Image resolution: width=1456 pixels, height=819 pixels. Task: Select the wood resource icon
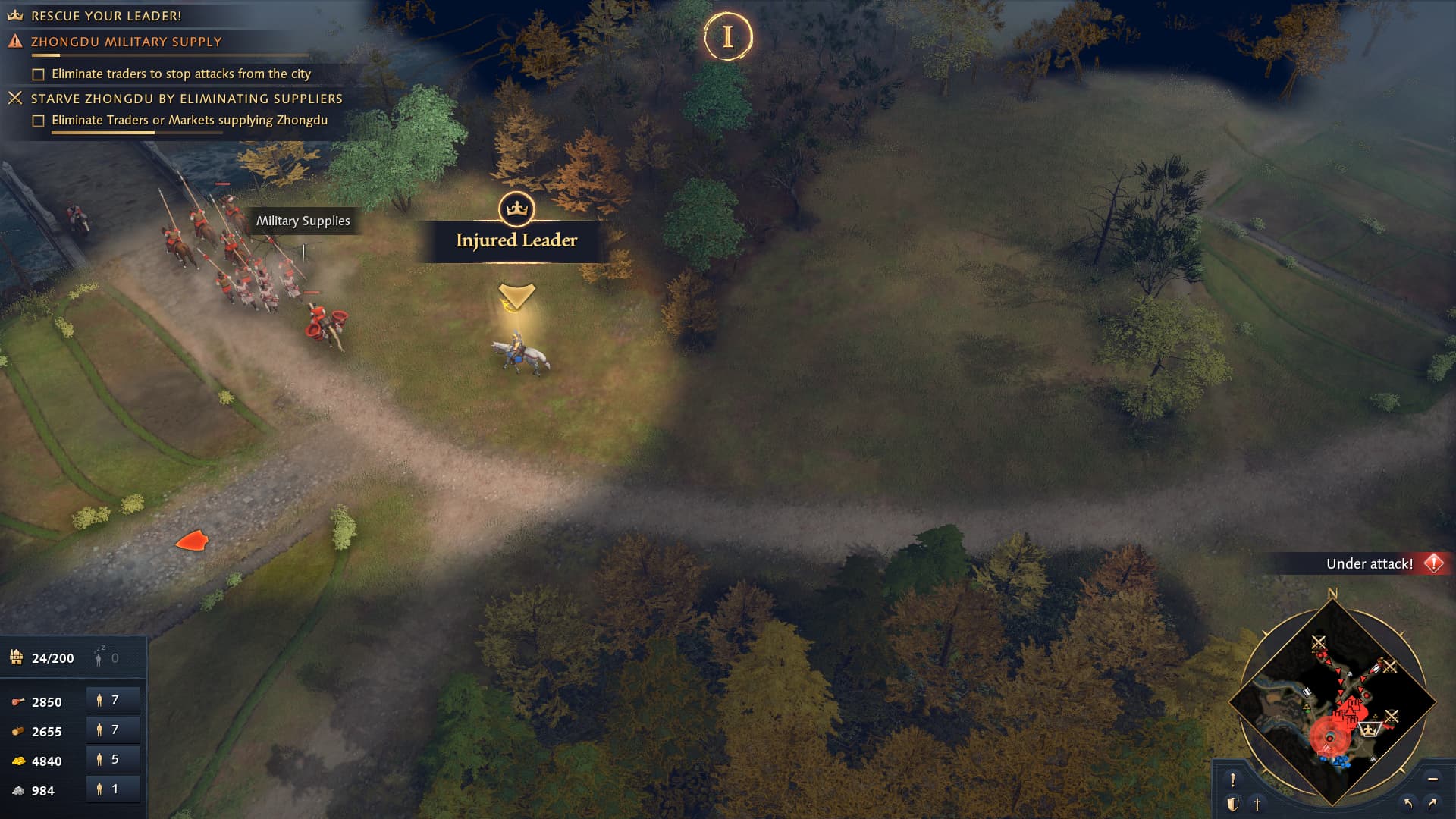click(x=17, y=731)
